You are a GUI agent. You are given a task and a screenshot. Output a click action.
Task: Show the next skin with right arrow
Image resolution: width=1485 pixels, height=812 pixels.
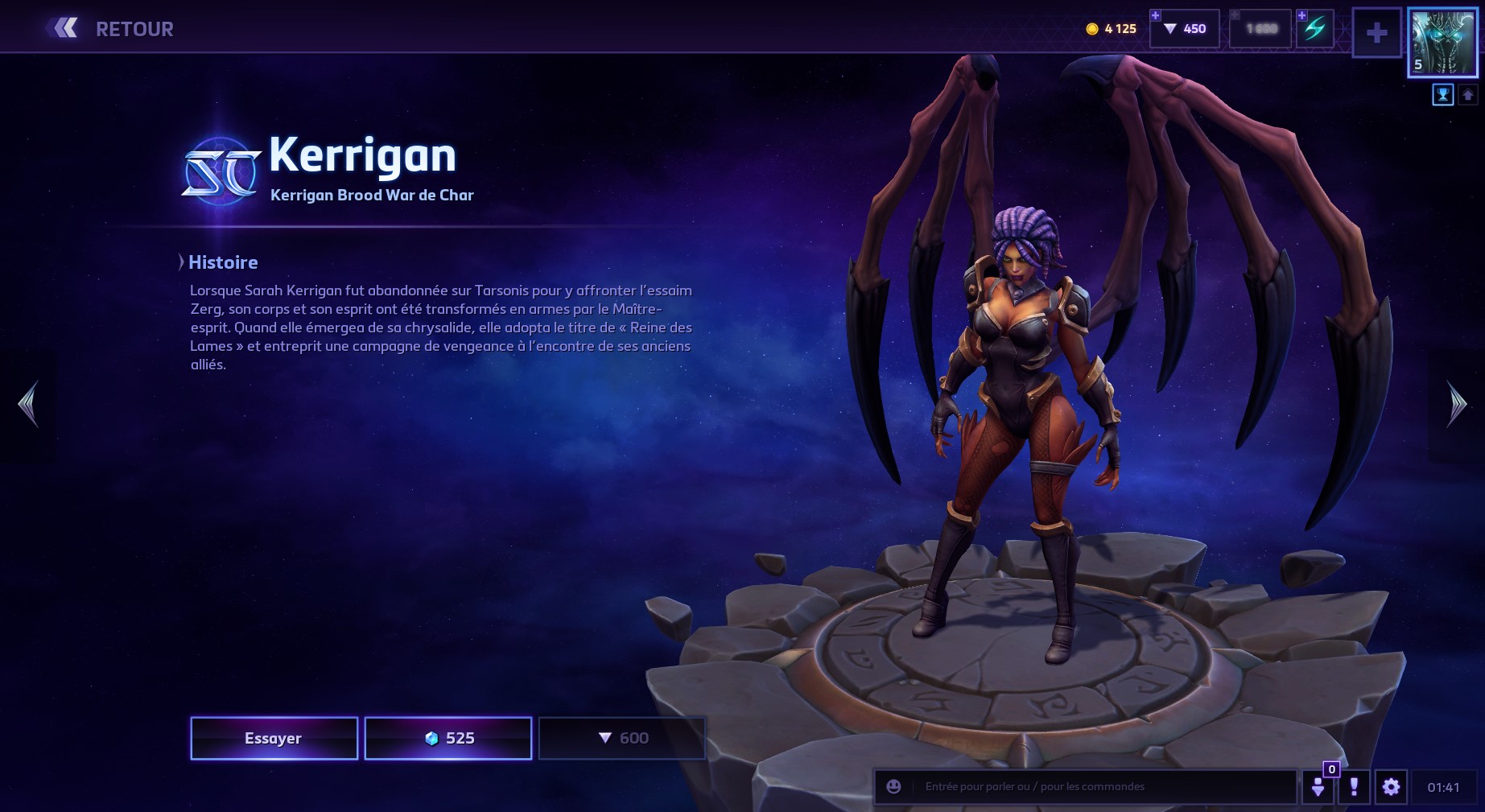(x=1457, y=404)
